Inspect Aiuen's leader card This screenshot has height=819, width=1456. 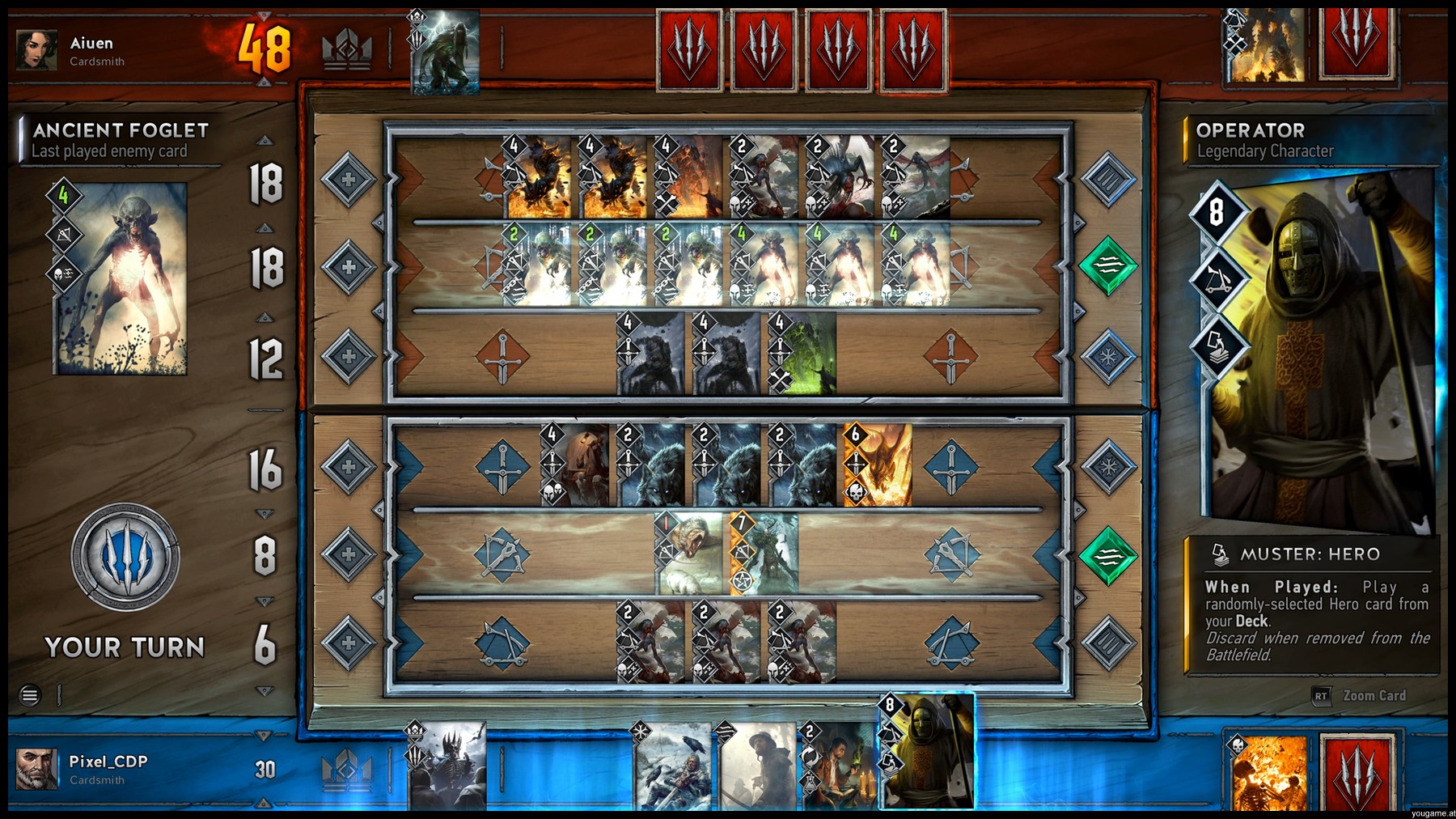point(445,52)
